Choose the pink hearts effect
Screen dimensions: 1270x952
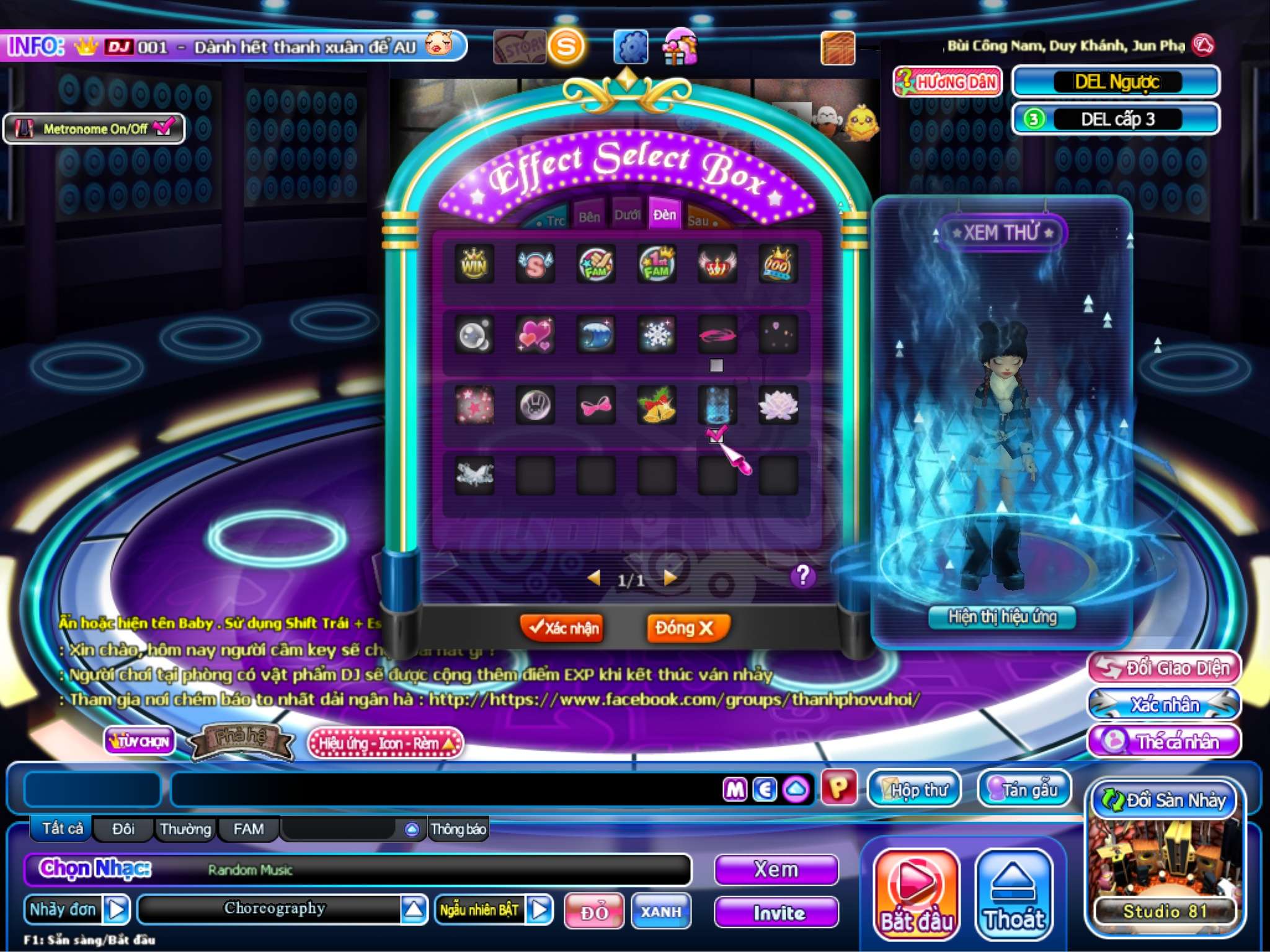(x=535, y=335)
